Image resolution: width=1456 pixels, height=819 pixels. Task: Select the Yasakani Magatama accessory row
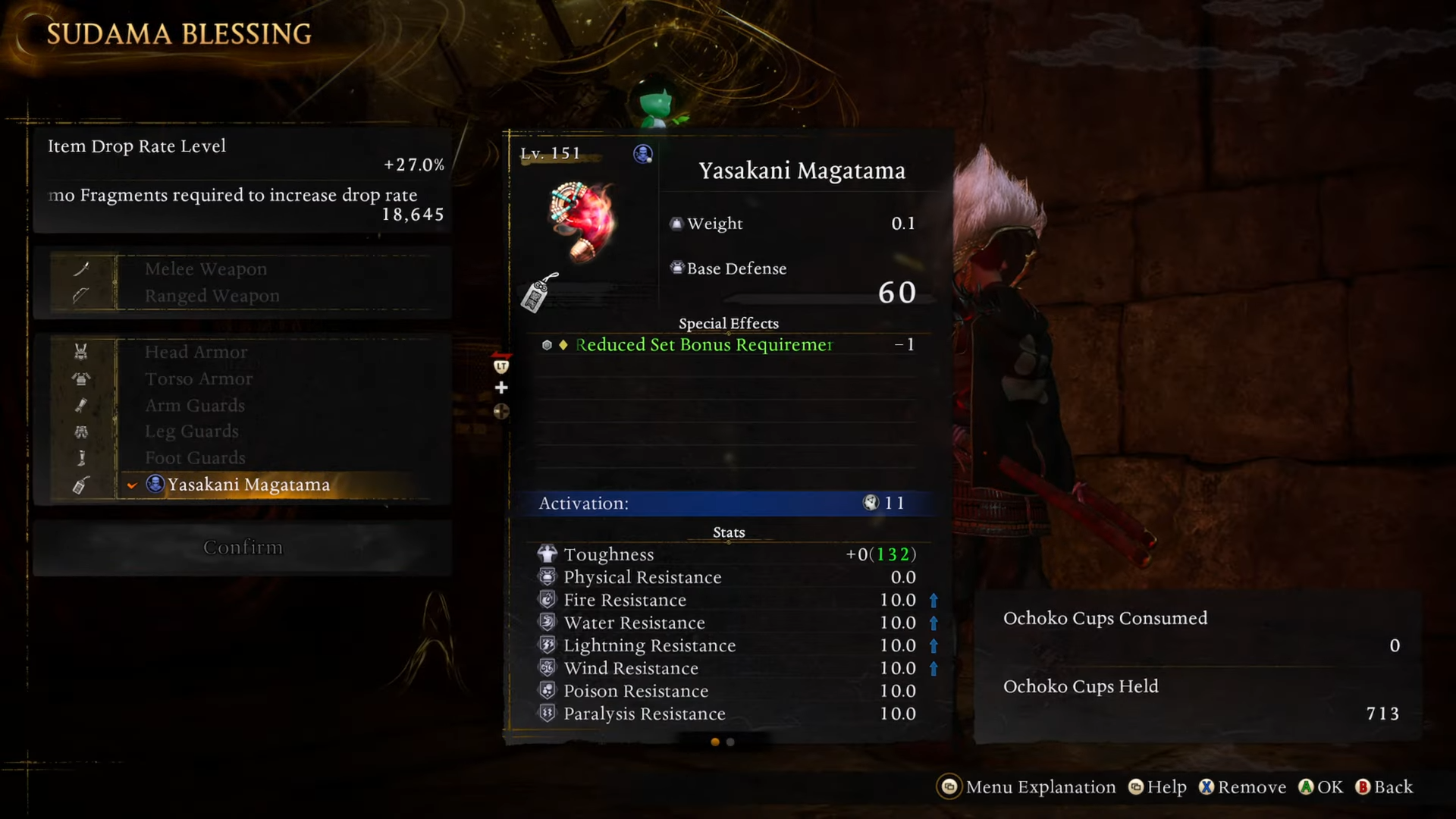(248, 485)
